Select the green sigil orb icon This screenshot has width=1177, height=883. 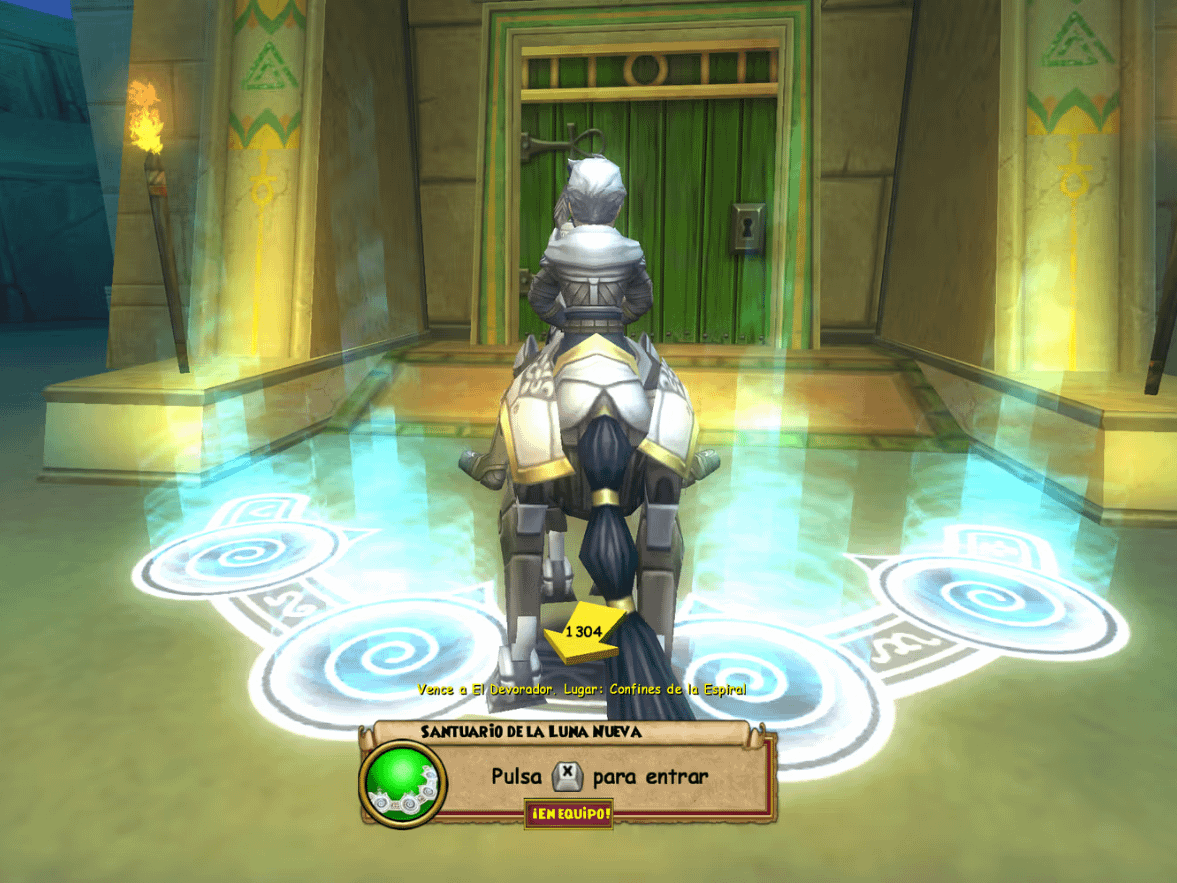[402, 781]
